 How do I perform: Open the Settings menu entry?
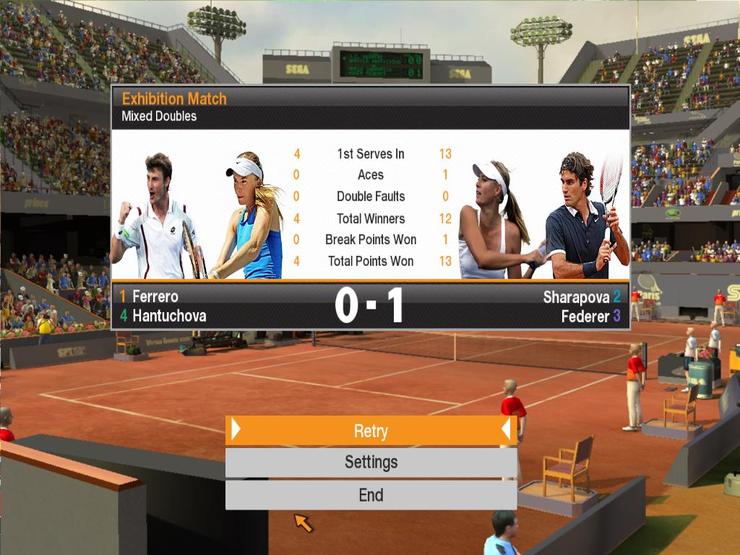tap(370, 463)
